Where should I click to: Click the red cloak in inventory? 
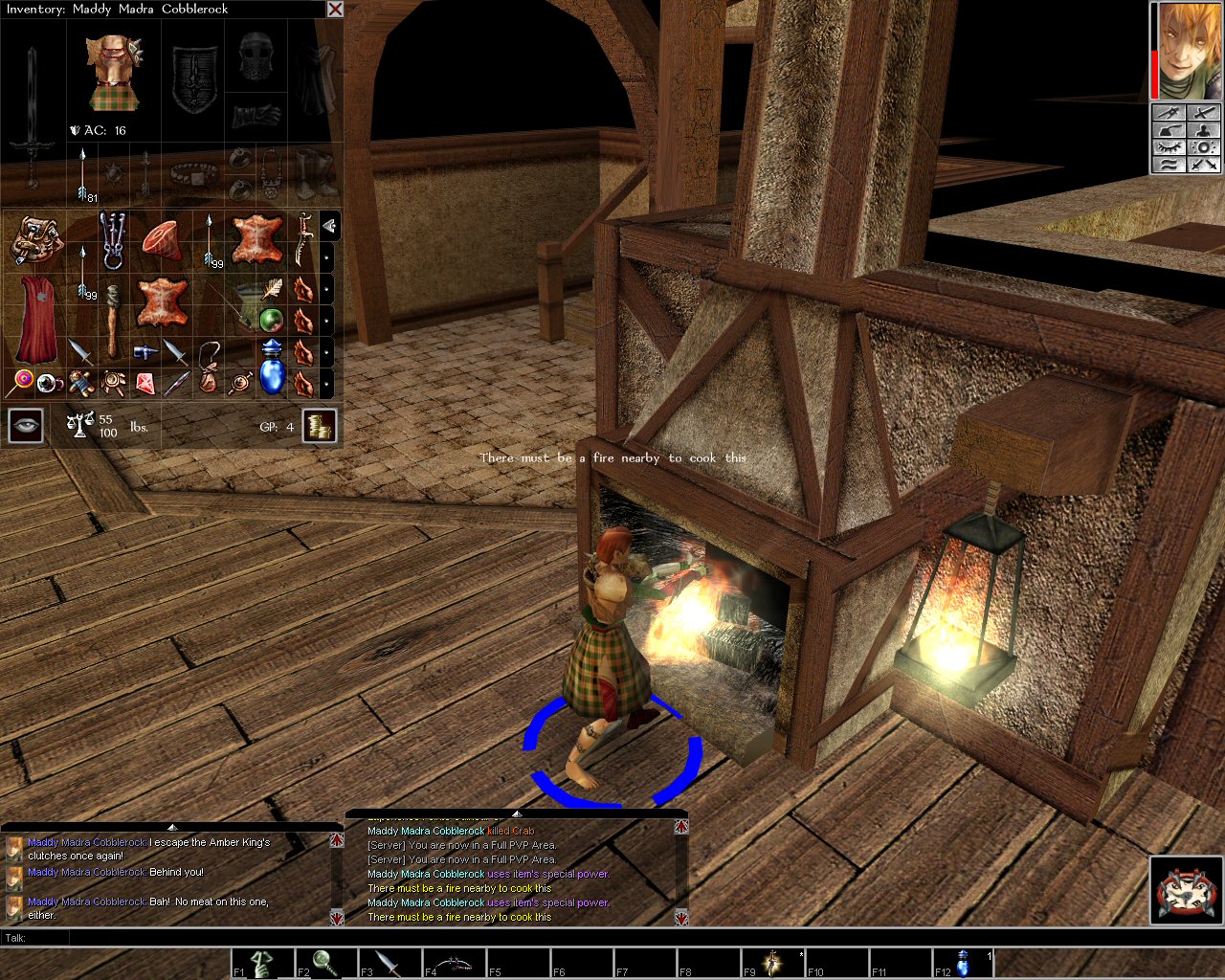(36, 319)
